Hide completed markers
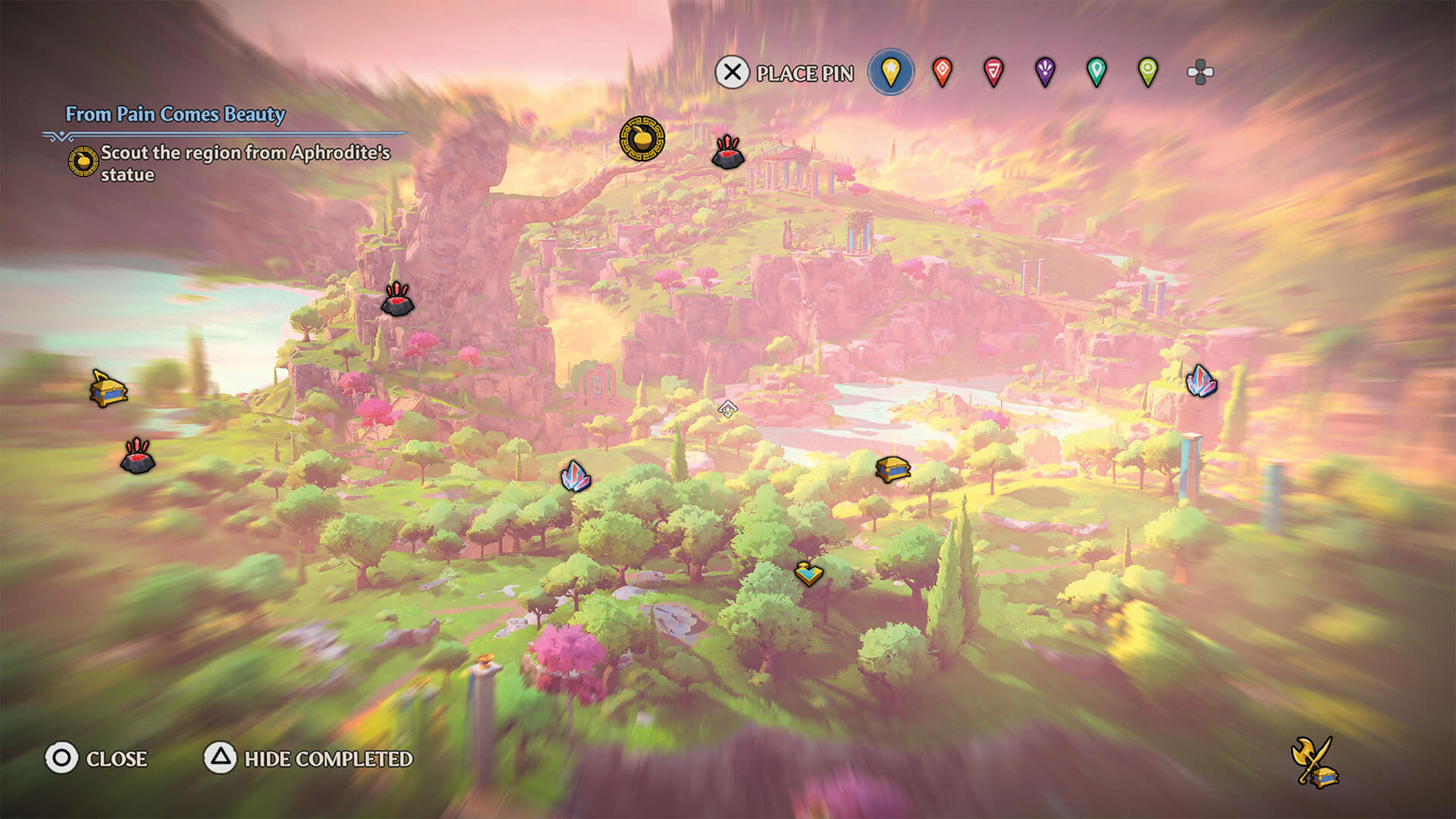This screenshot has height=819, width=1456. coord(309,758)
